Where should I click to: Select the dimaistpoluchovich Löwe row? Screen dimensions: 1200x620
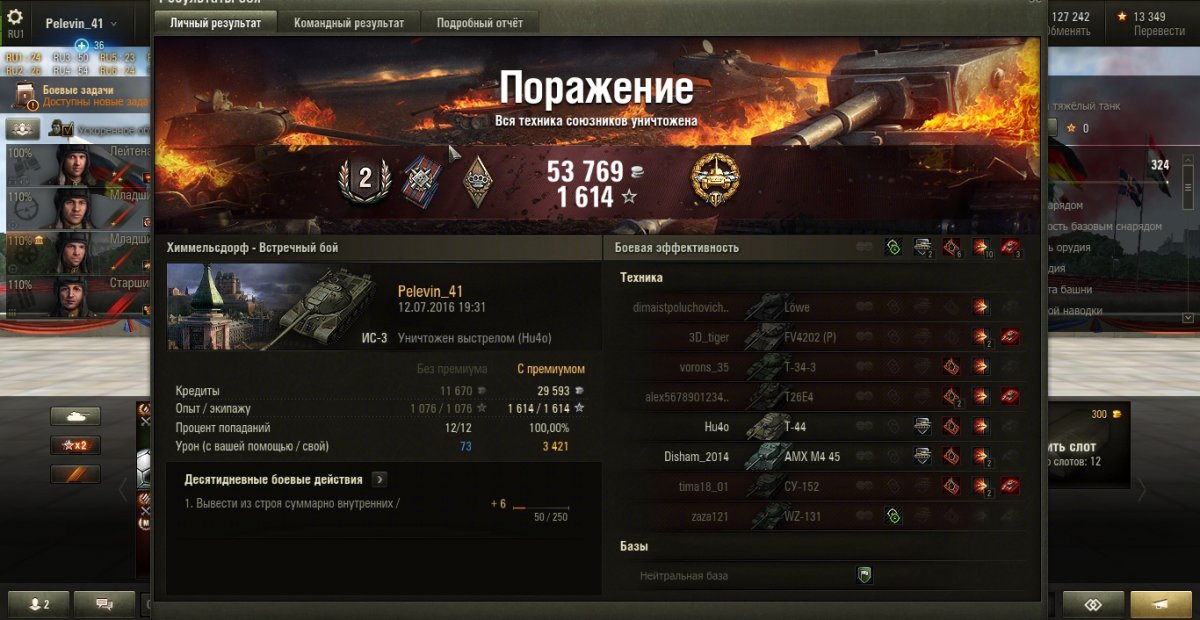click(820, 307)
